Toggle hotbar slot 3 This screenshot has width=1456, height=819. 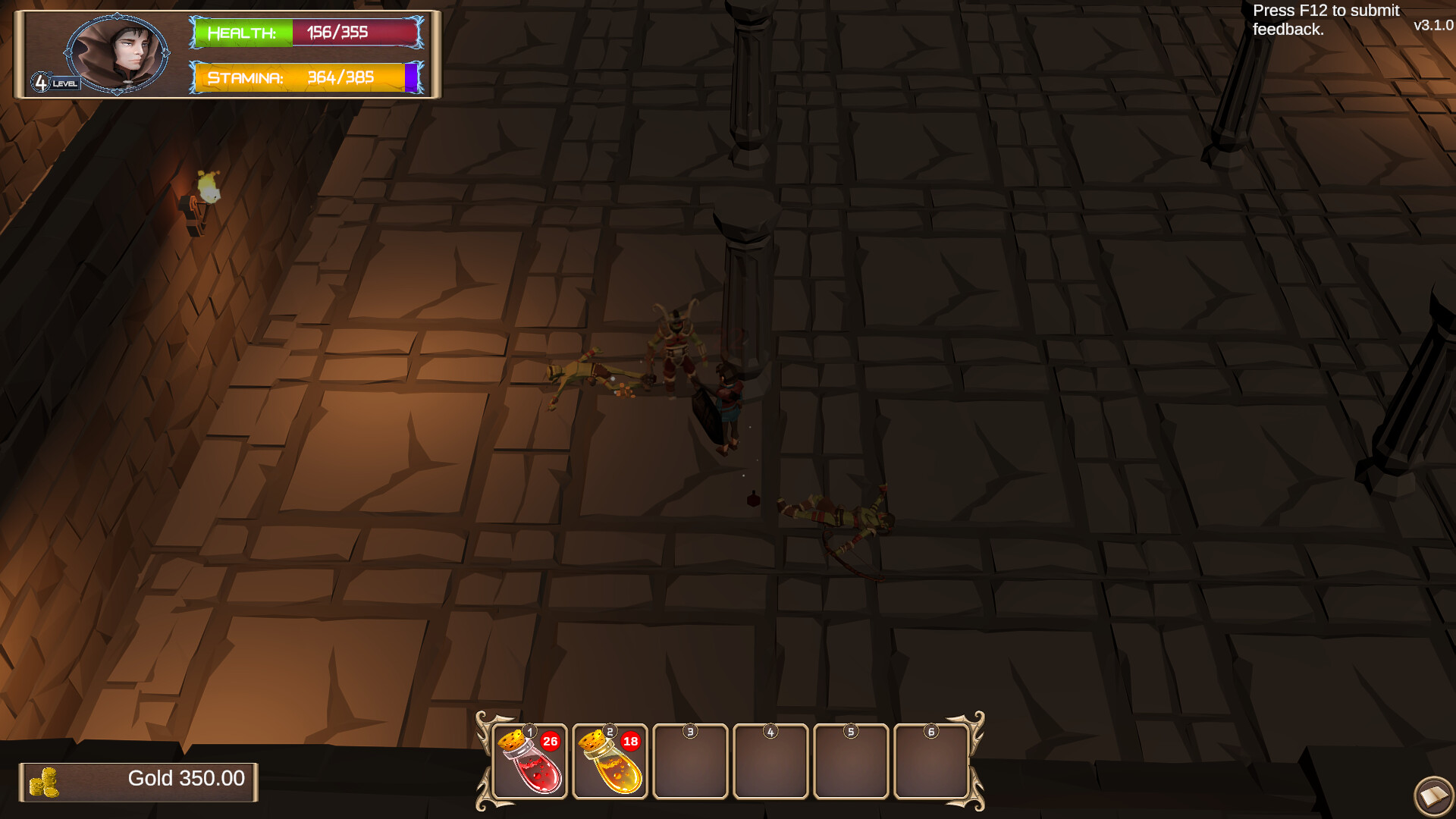click(x=690, y=761)
